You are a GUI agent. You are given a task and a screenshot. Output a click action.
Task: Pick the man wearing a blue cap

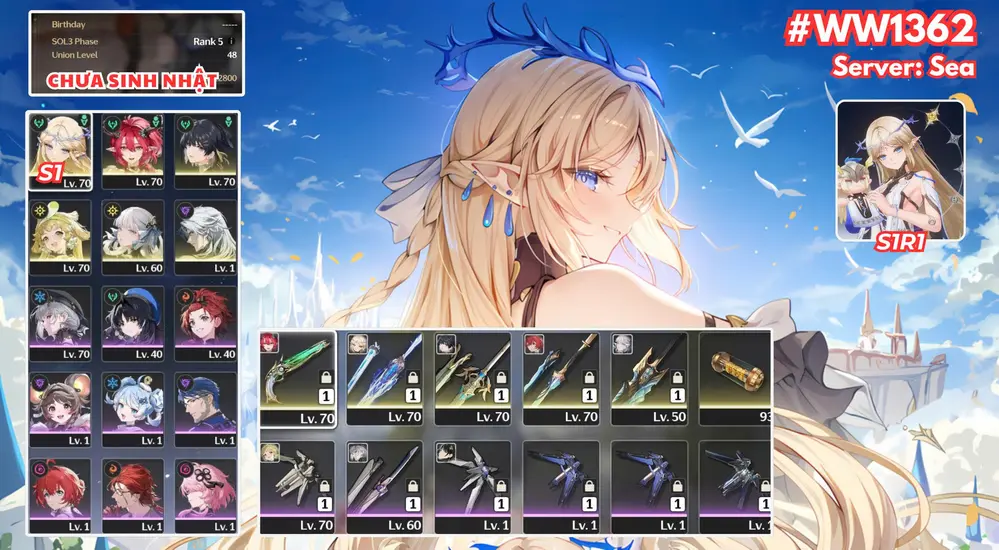click(205, 409)
